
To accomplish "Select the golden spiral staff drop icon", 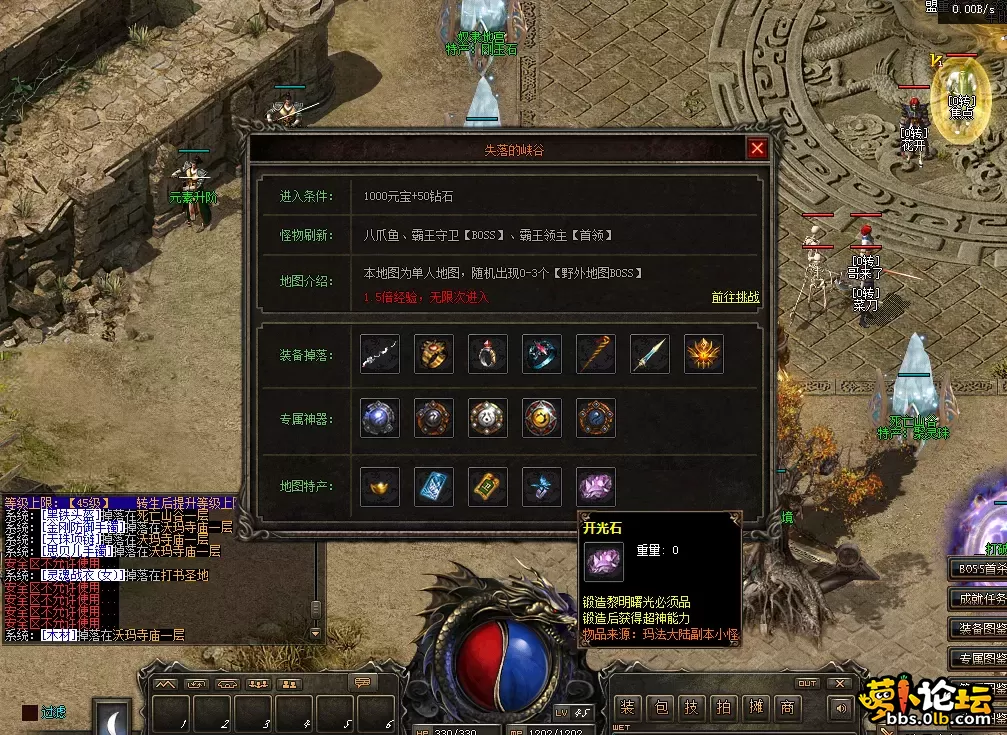I will click(596, 354).
